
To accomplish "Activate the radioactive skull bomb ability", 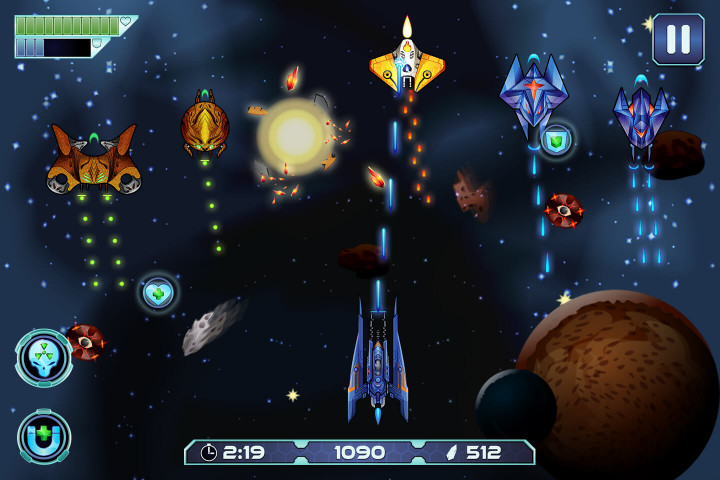I will [44, 358].
